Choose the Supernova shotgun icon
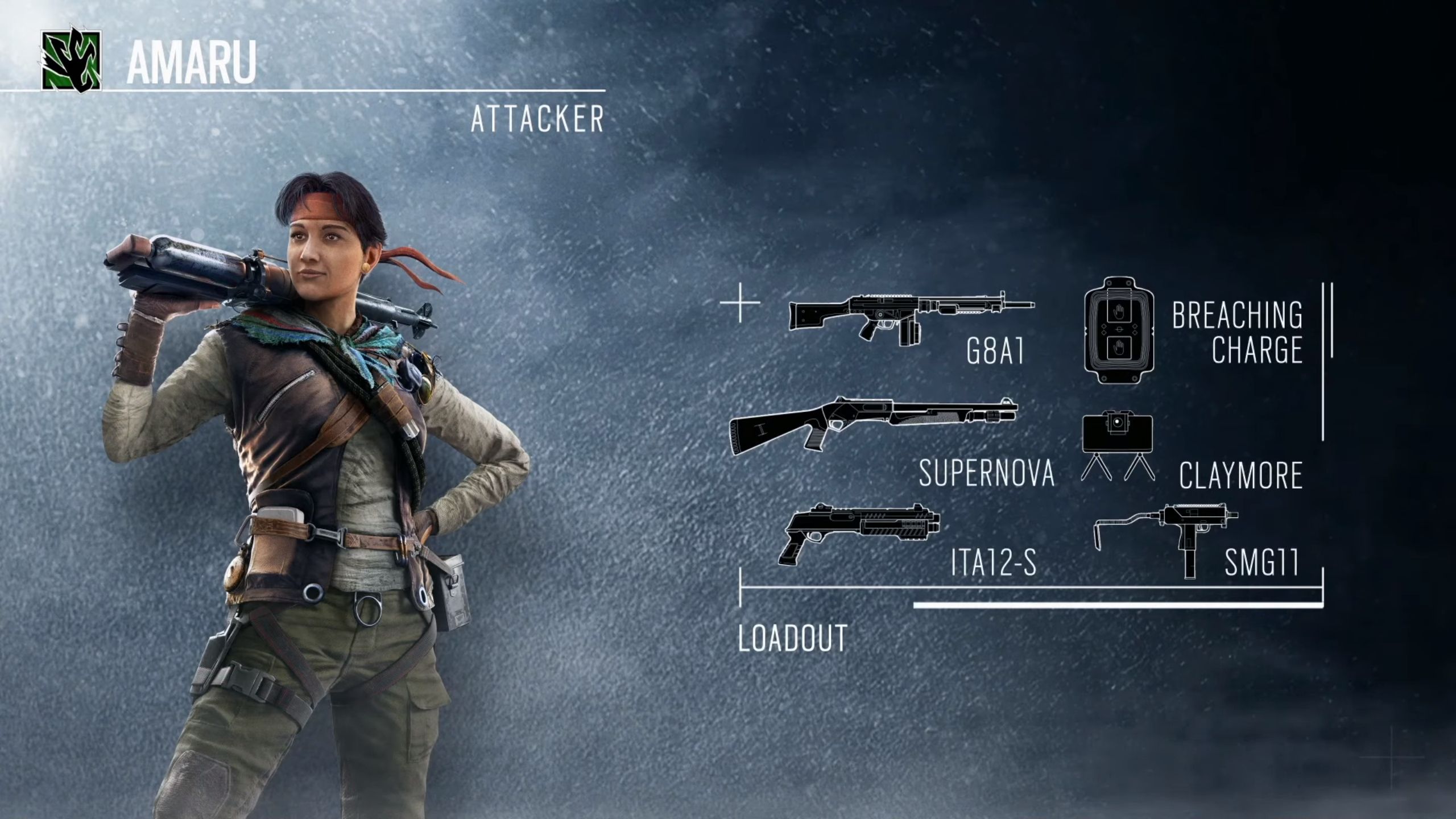 click(x=873, y=425)
